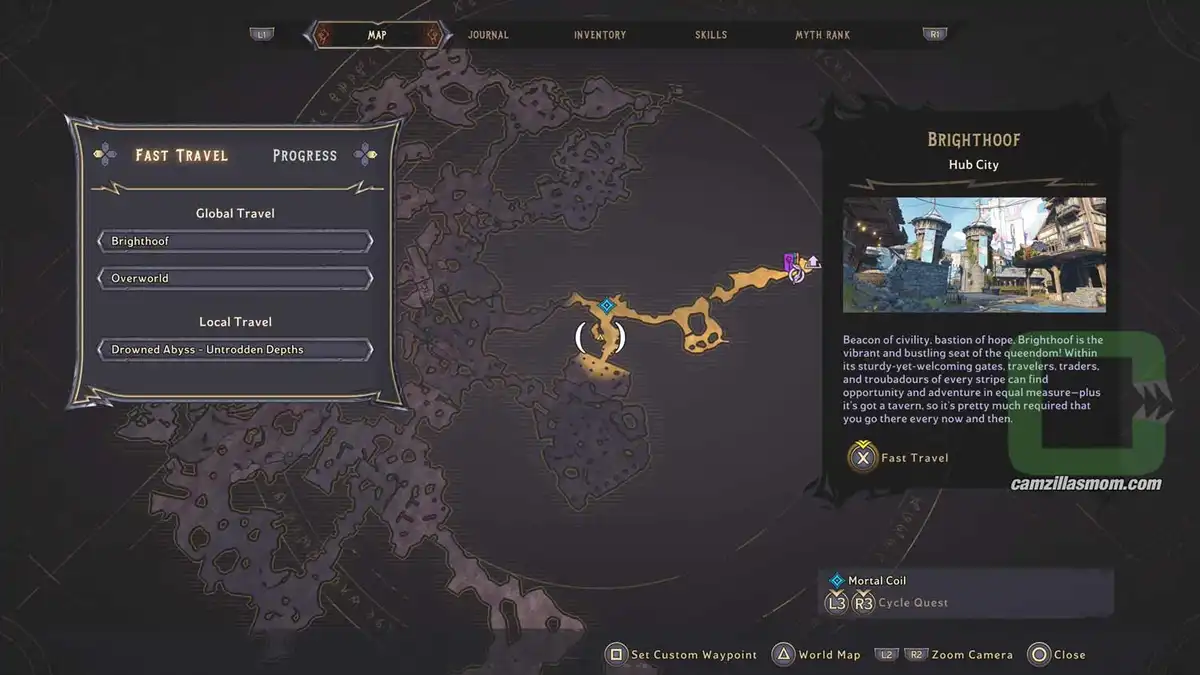
Task: Select Drowned Abyss - Untrodden Depths
Action: click(x=235, y=350)
